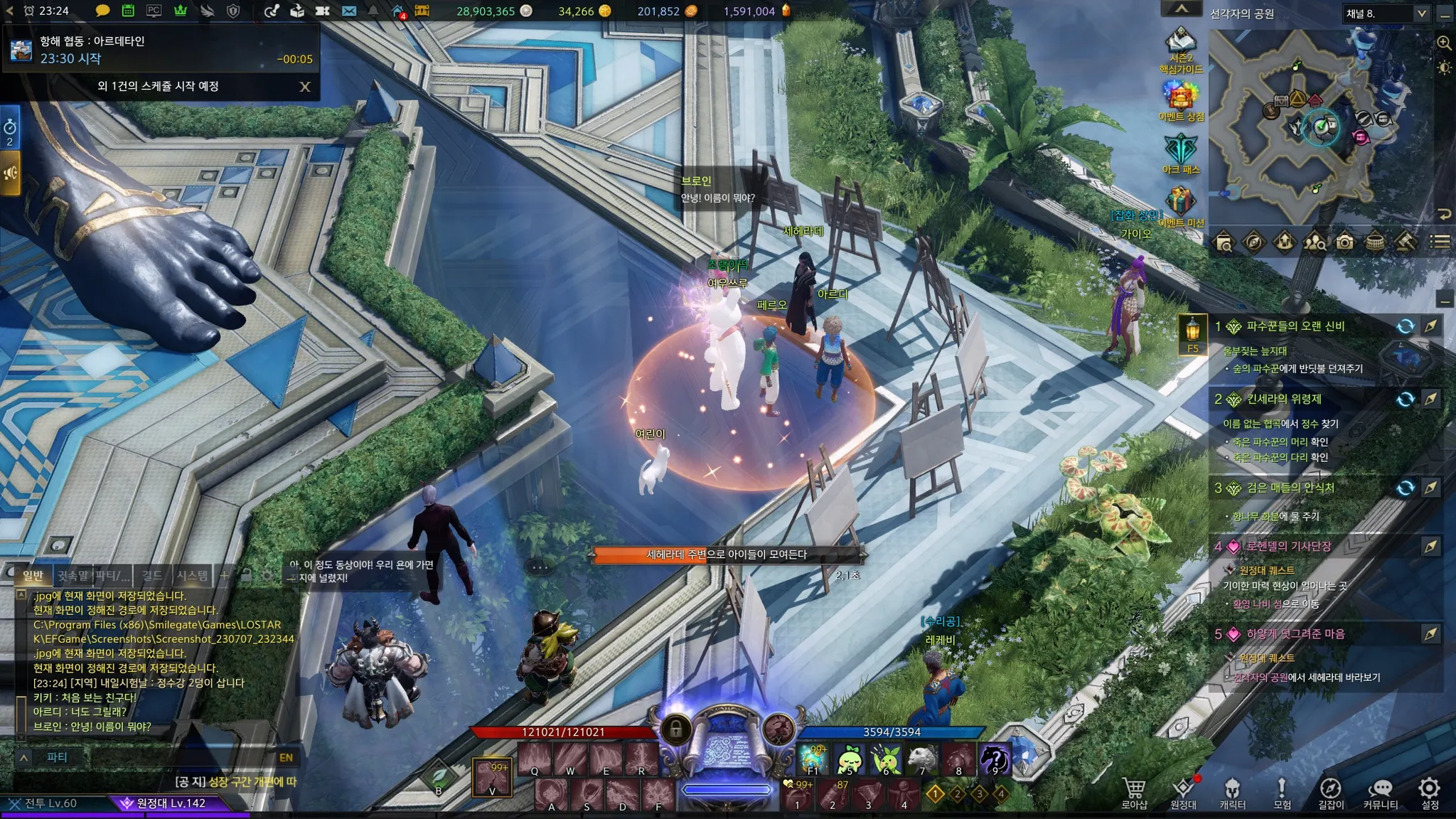Image resolution: width=1456 pixels, height=819 pixels.
Task: Switch to the 길드 chat tab
Action: pyautogui.click(x=152, y=575)
